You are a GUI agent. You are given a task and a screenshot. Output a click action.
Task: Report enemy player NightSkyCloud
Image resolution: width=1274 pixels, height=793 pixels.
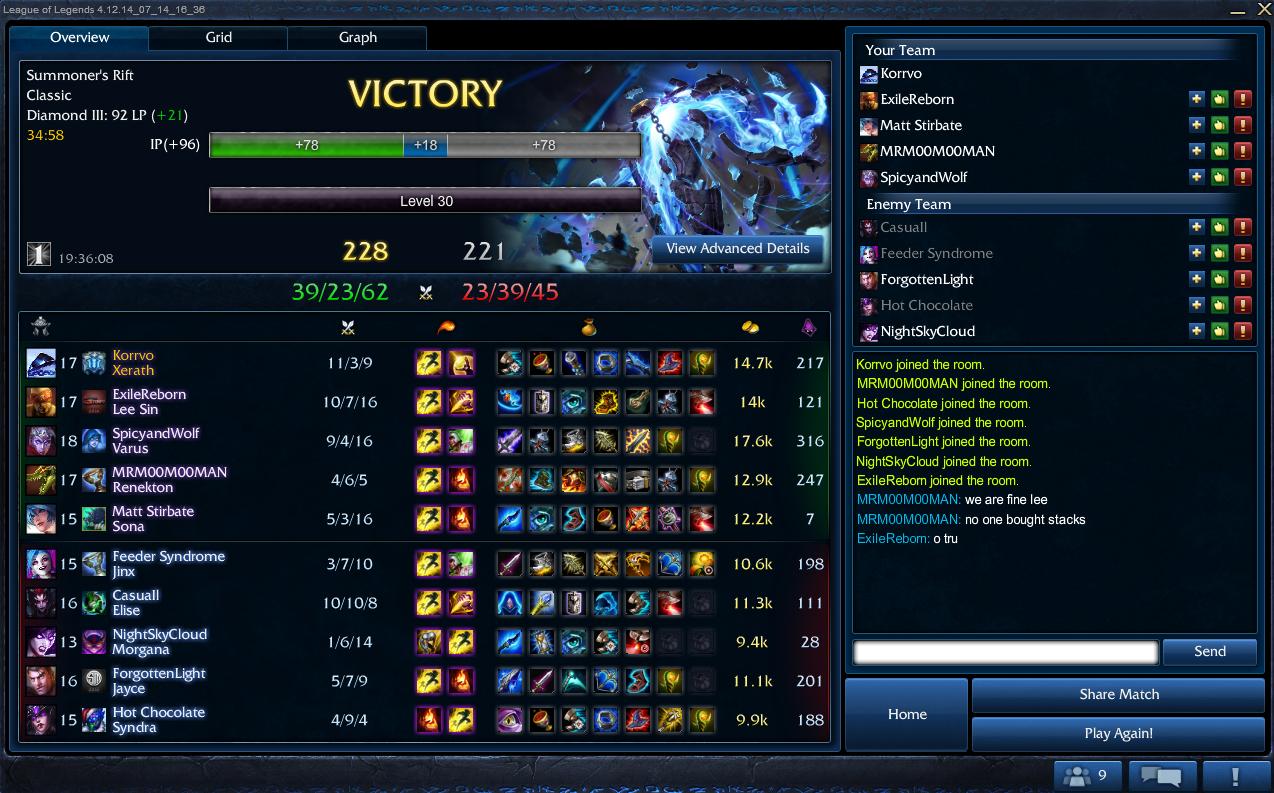click(1243, 331)
